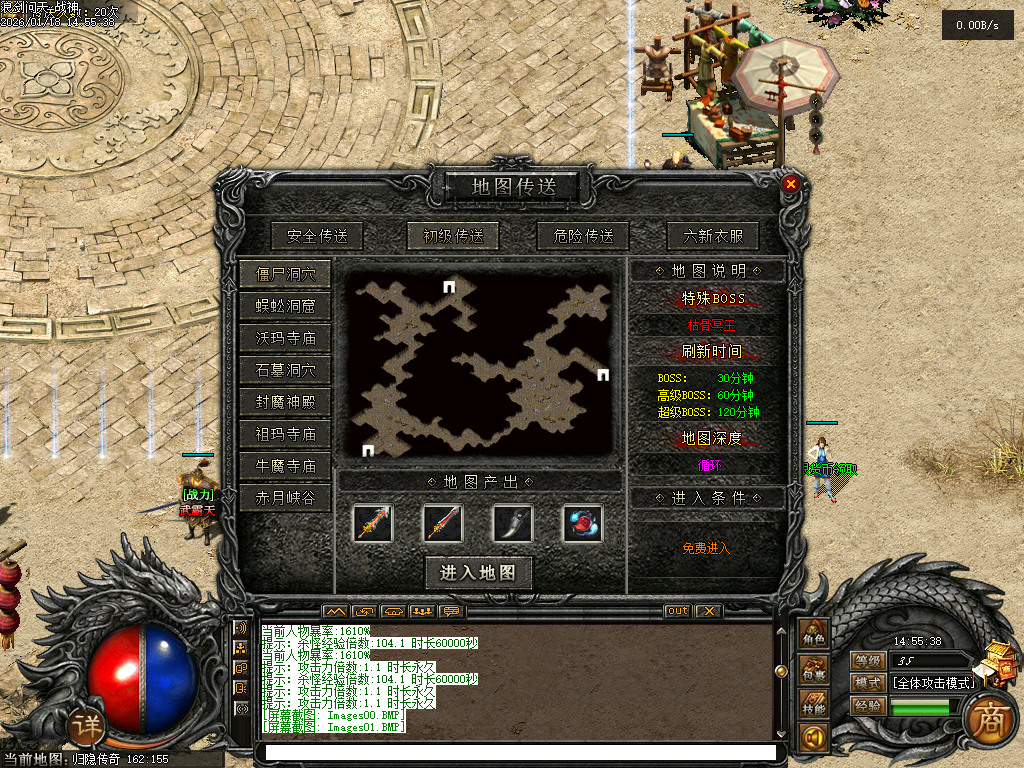Image resolution: width=1024 pixels, height=768 pixels.
Task: Choose the 牛魔寺庙 map entry
Action: point(285,466)
